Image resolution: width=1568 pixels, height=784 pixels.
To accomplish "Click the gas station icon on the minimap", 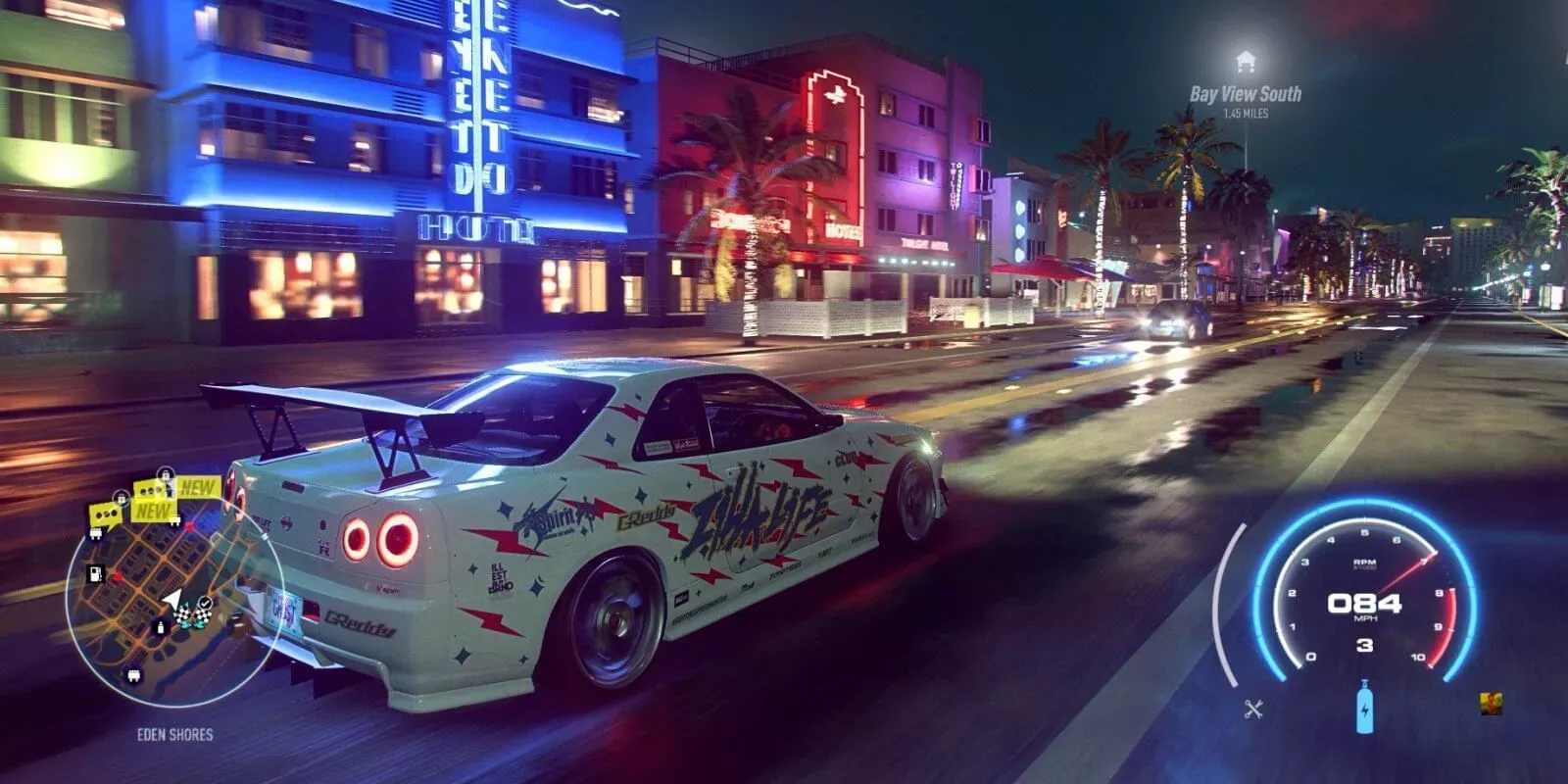I will [x=95, y=574].
